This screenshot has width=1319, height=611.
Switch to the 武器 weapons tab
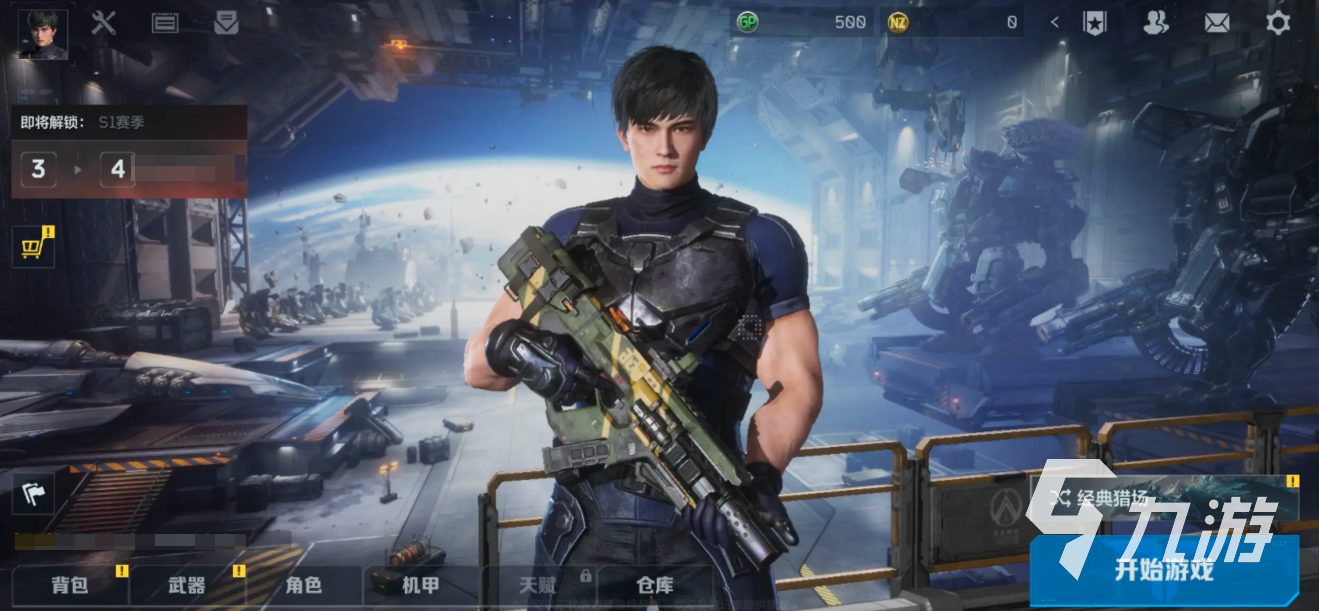pos(187,585)
